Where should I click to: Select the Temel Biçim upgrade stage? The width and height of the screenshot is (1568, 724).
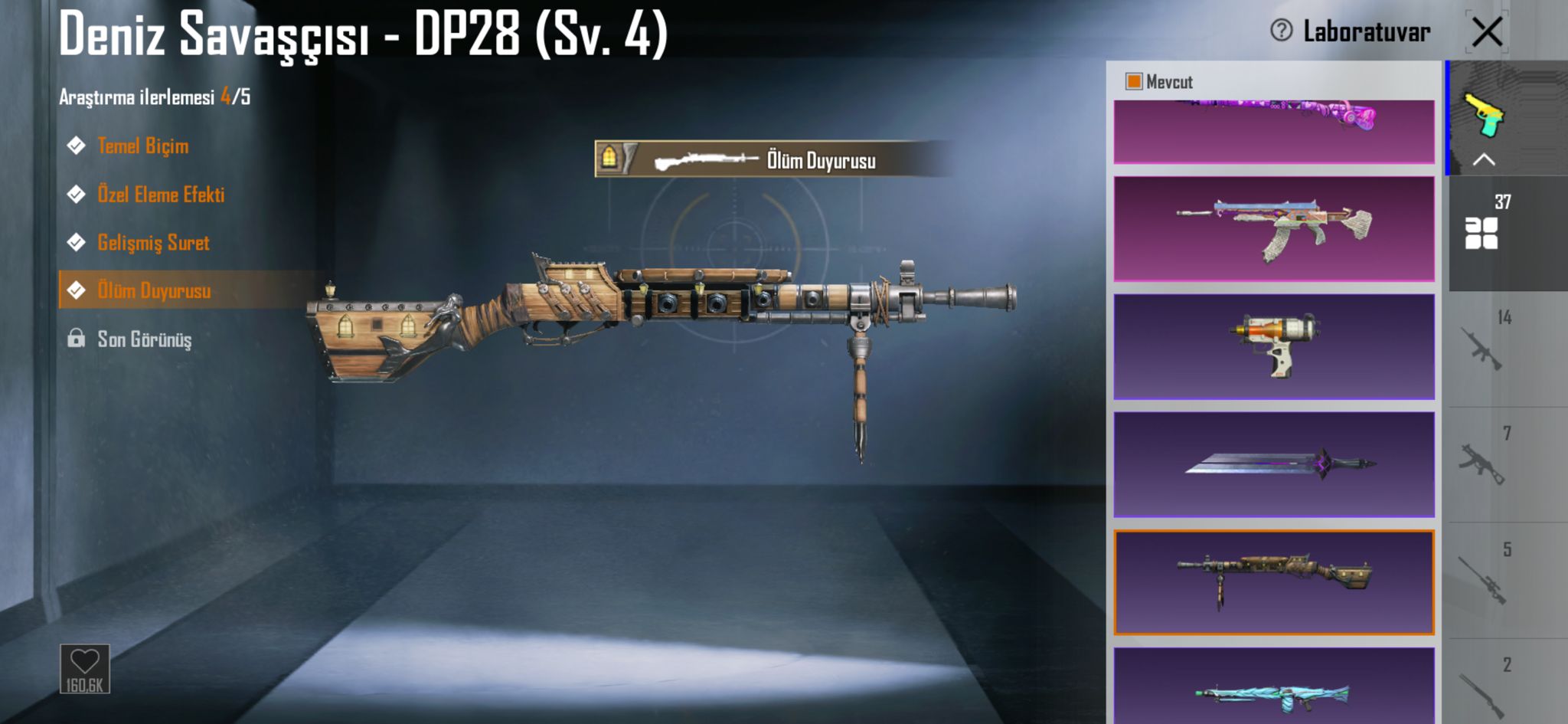[142, 146]
